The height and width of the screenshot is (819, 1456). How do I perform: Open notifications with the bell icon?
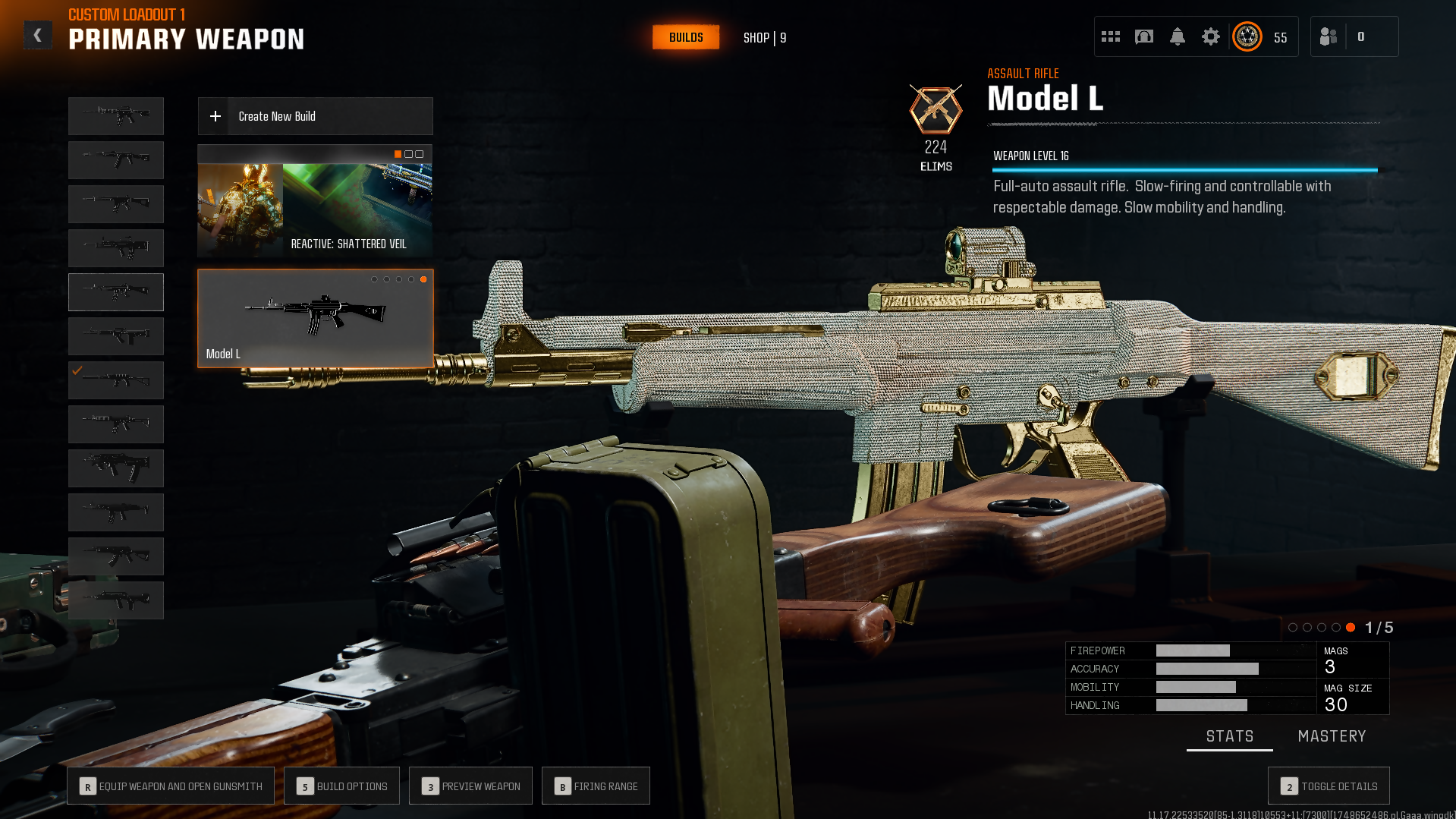click(1178, 36)
